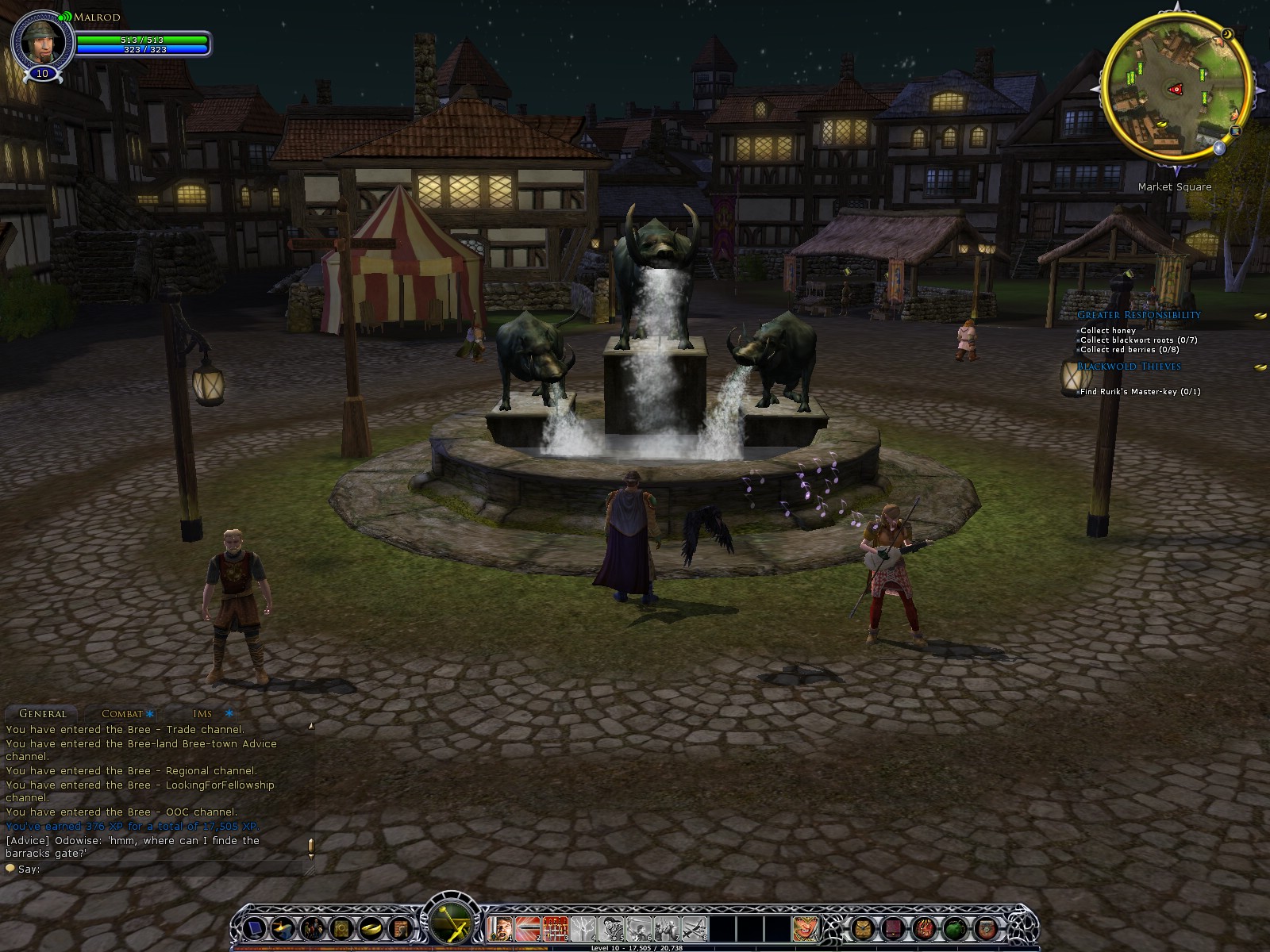Open the anvil crafting panel icon
1270x952 pixels.
pyautogui.click(x=282, y=927)
